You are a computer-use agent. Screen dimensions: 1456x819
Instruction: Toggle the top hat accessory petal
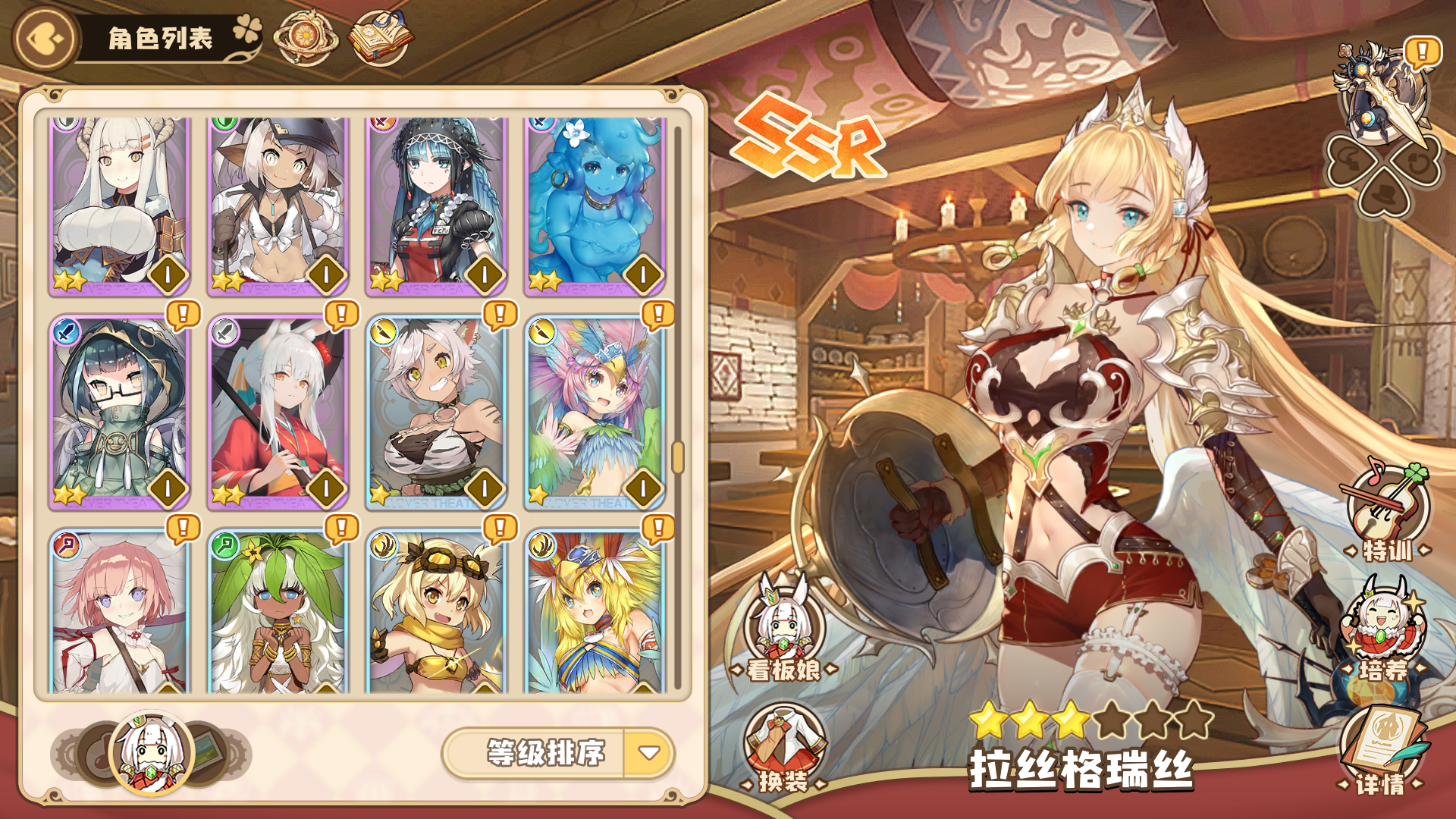pyautogui.click(x=1382, y=196)
